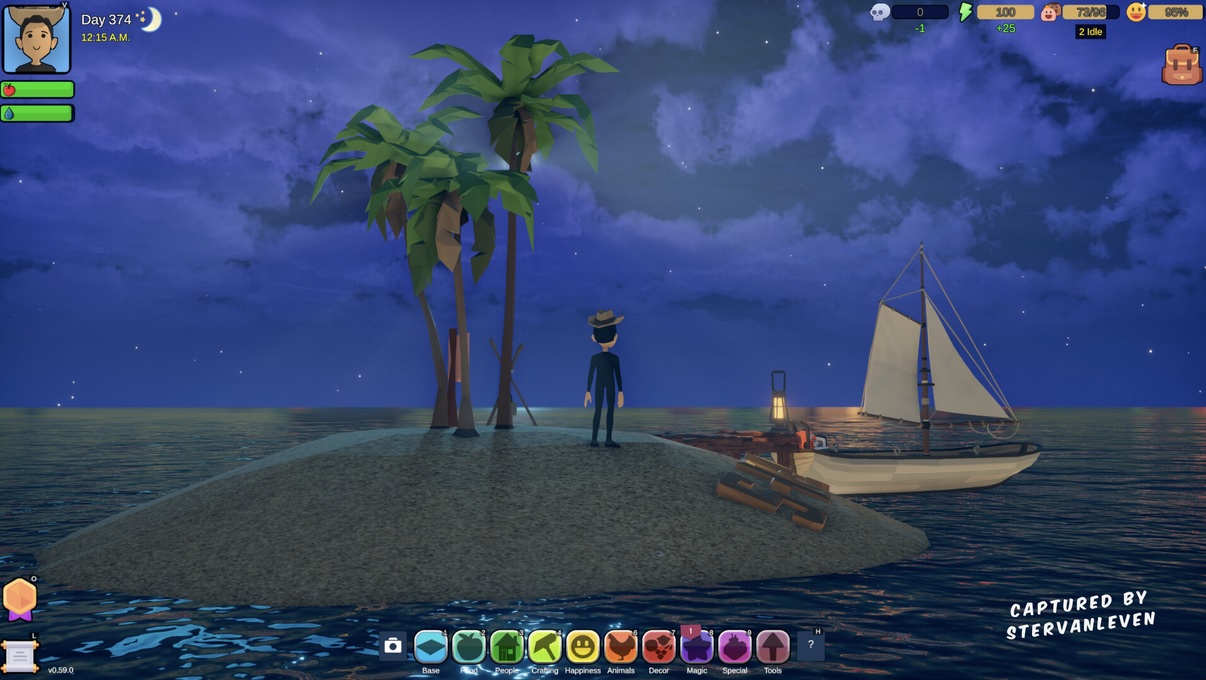The width and height of the screenshot is (1206, 680).
Task: Open the Crafting hammer category
Action: 545,647
